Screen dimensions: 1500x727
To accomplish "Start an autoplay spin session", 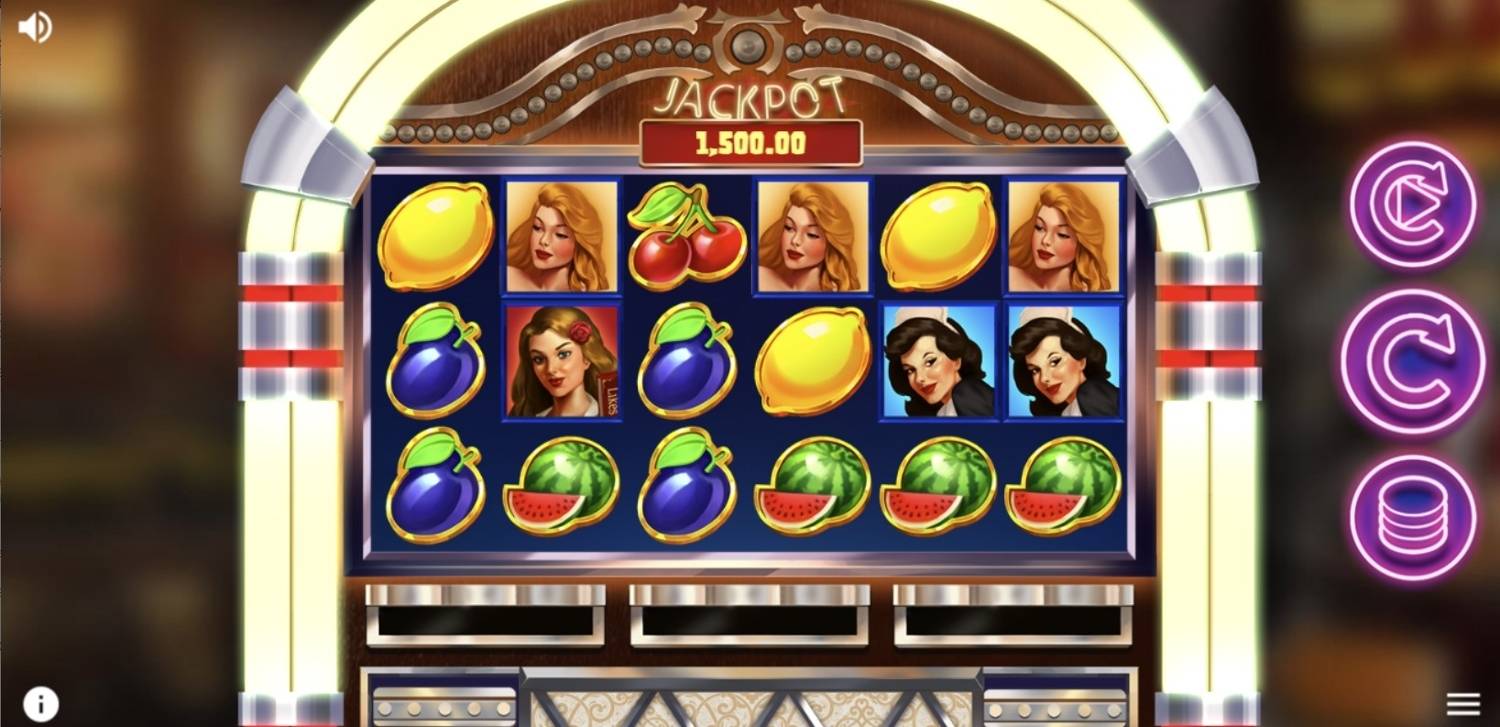I will [x=1414, y=205].
